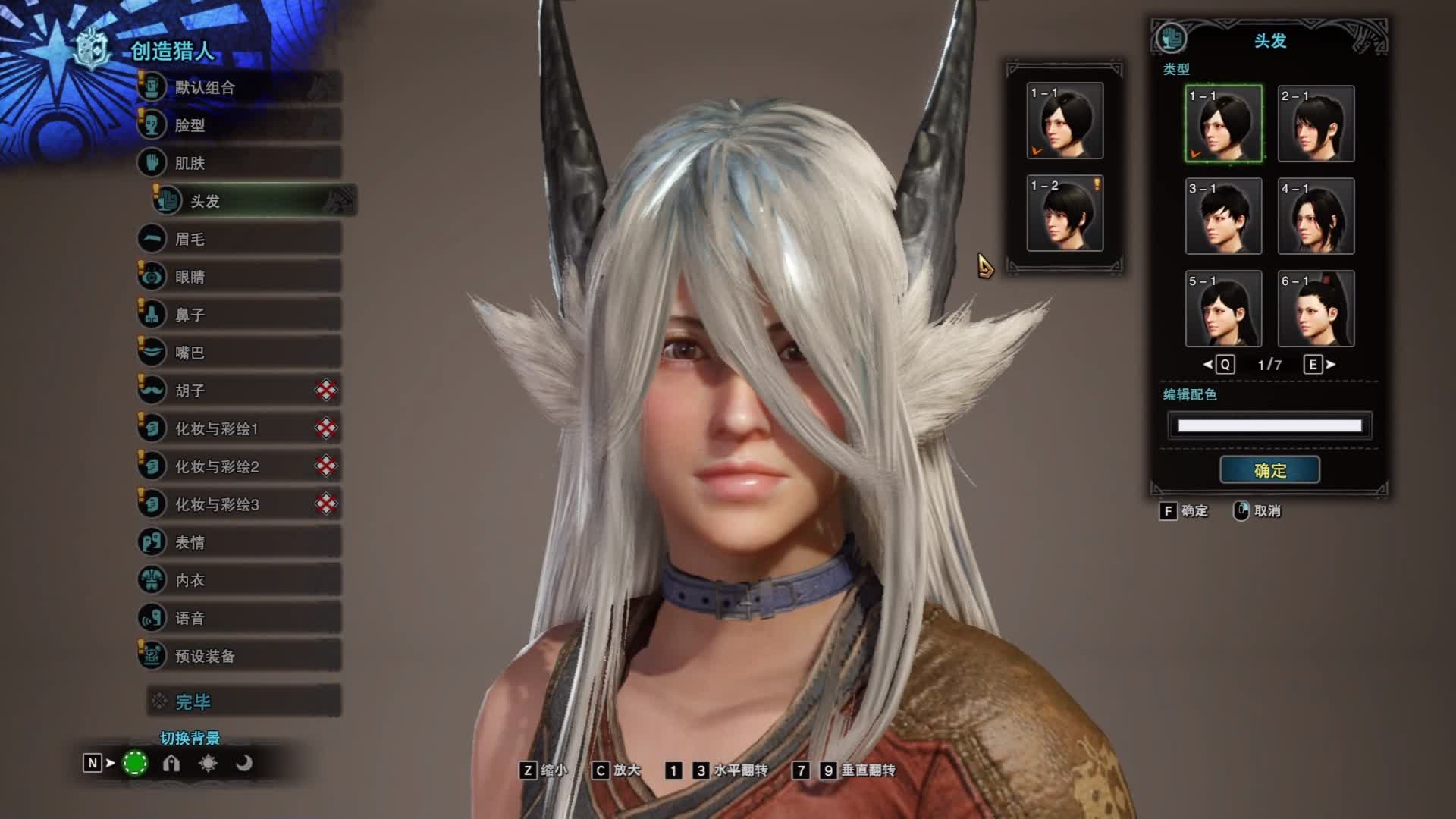The width and height of the screenshot is (1456, 819).
Task: Open the 肌肤 skin options
Action: [x=239, y=163]
